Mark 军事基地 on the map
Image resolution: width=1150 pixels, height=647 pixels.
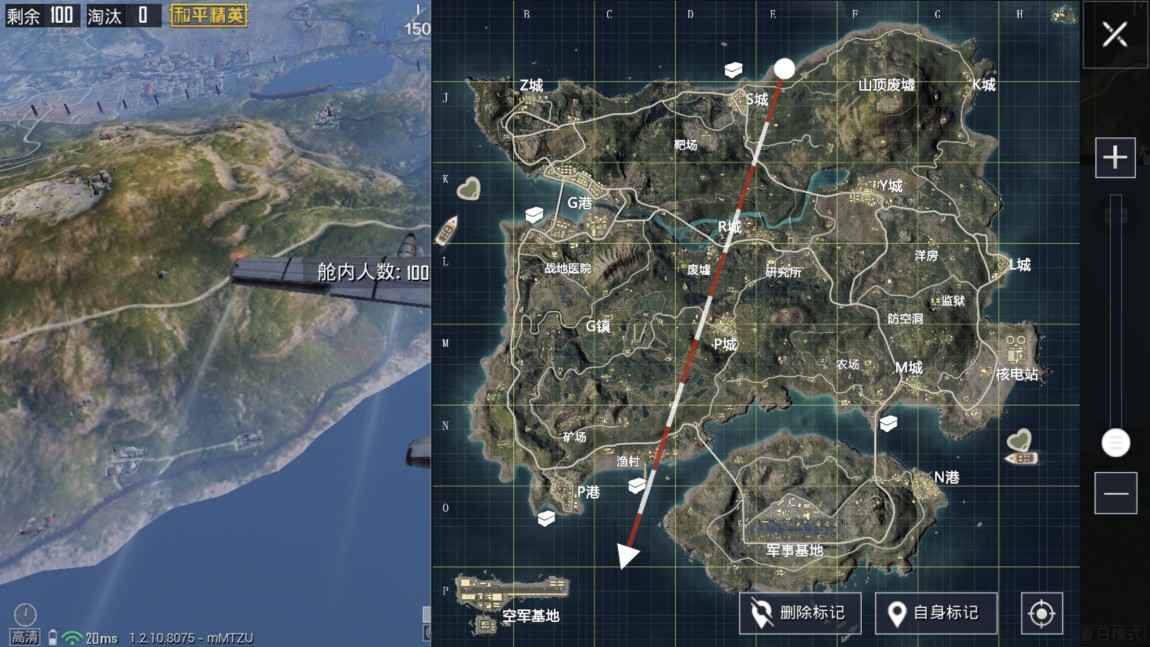tap(795, 550)
